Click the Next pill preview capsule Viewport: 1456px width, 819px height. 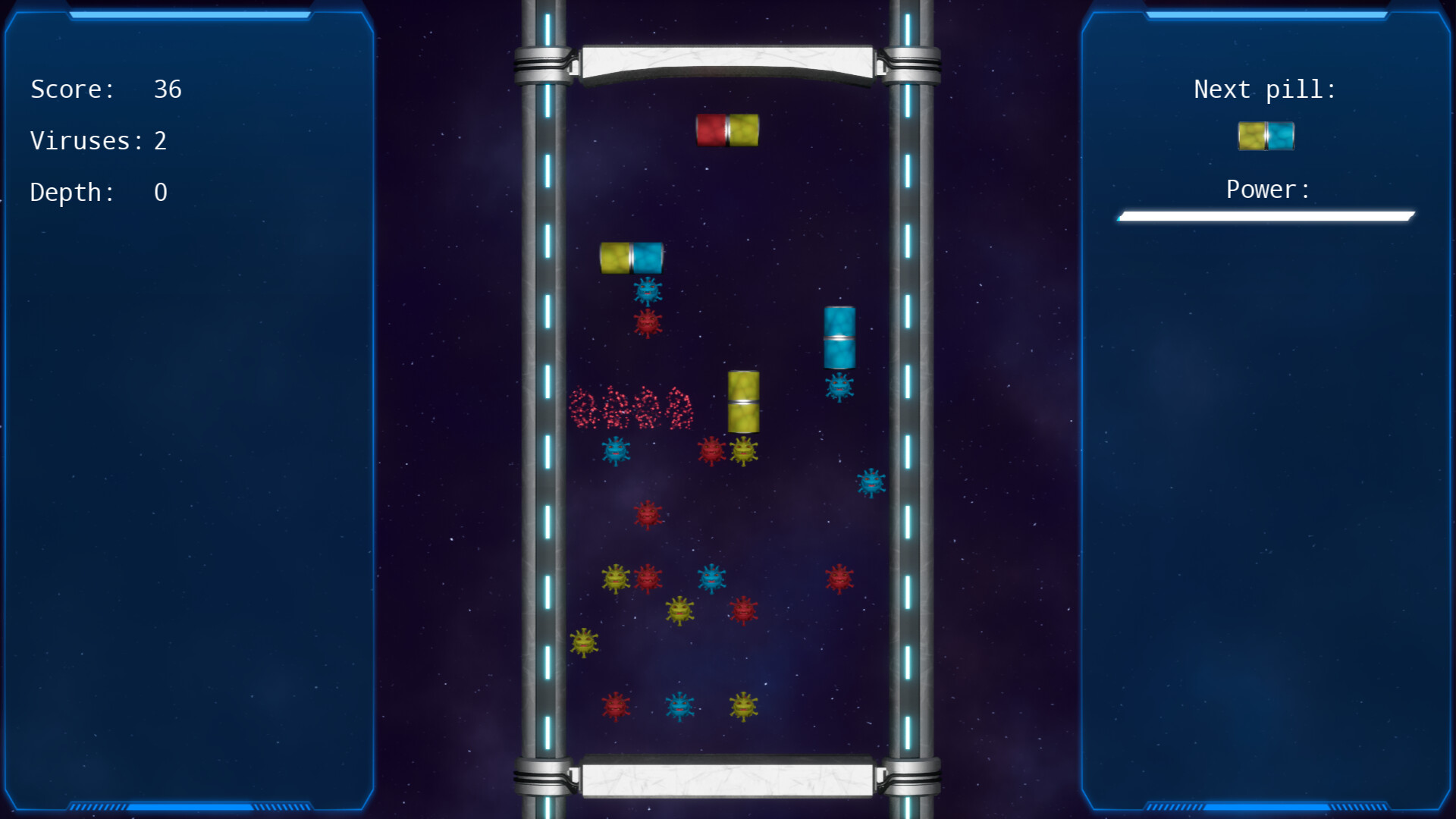click(x=1265, y=137)
